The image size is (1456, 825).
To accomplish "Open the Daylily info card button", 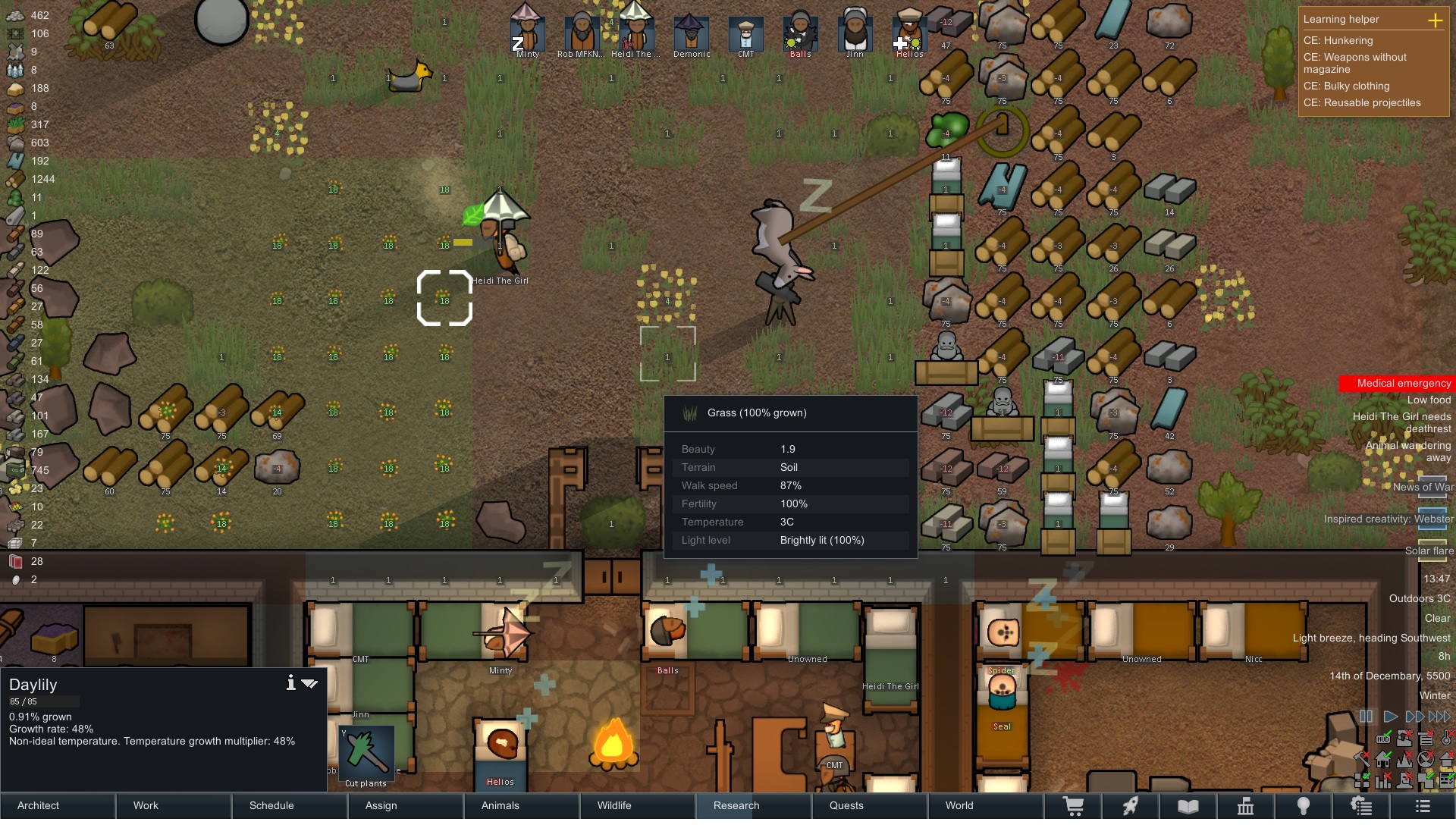I will click(x=290, y=683).
